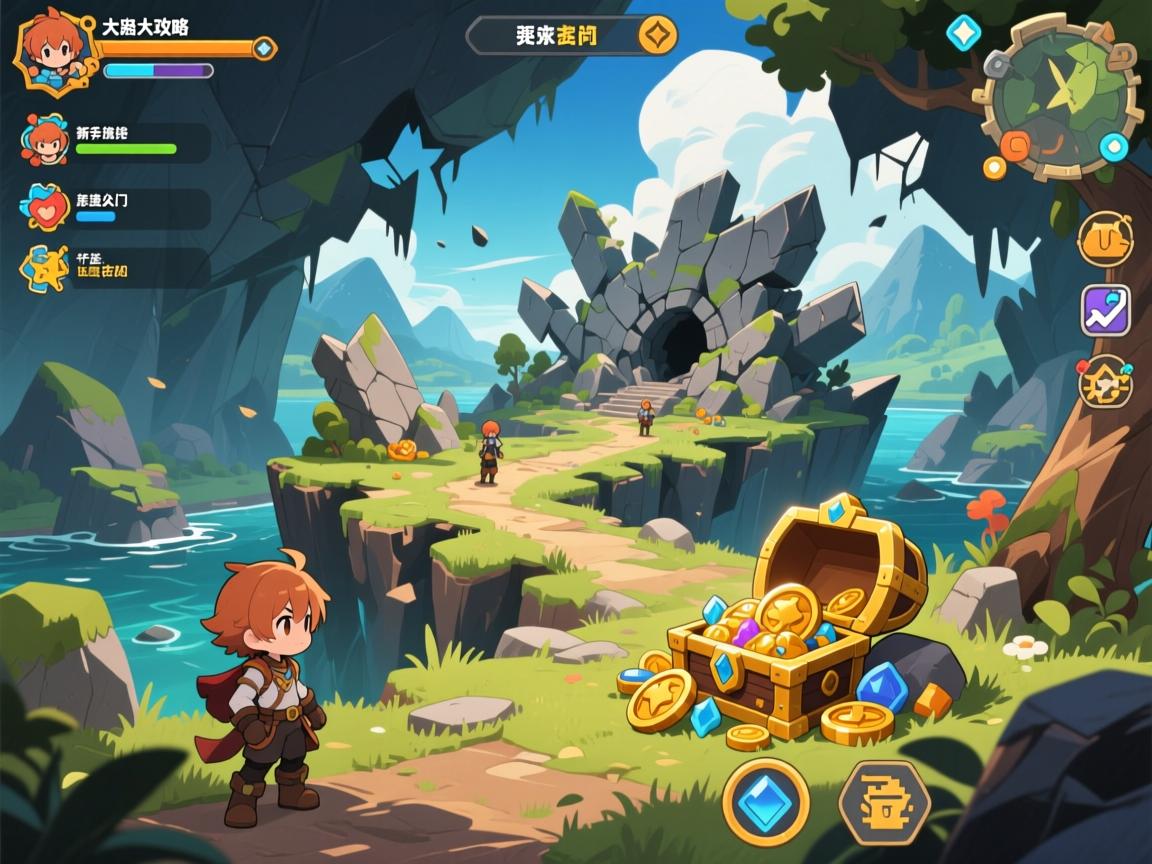The width and height of the screenshot is (1152, 864).
Task: Open the round orange bag icon
Action: (1105, 240)
